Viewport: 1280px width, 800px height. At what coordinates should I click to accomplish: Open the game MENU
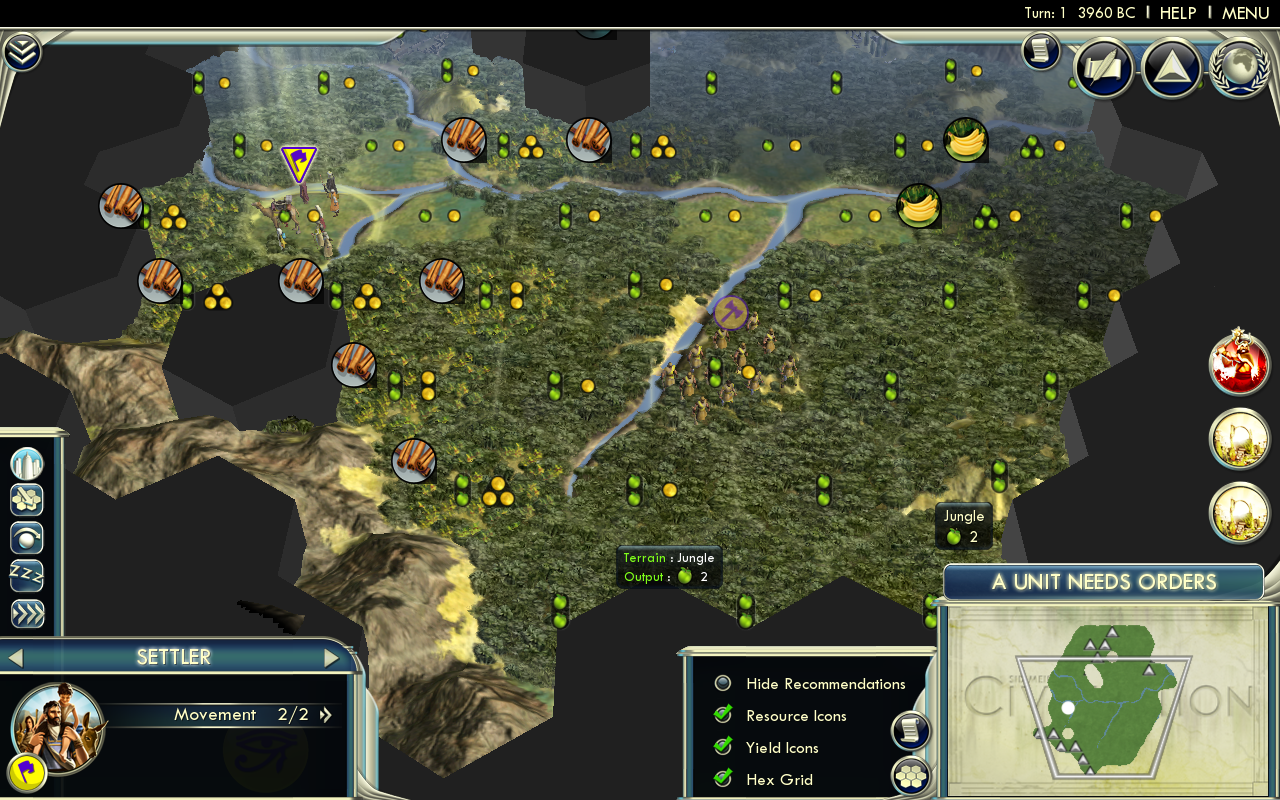(1245, 13)
